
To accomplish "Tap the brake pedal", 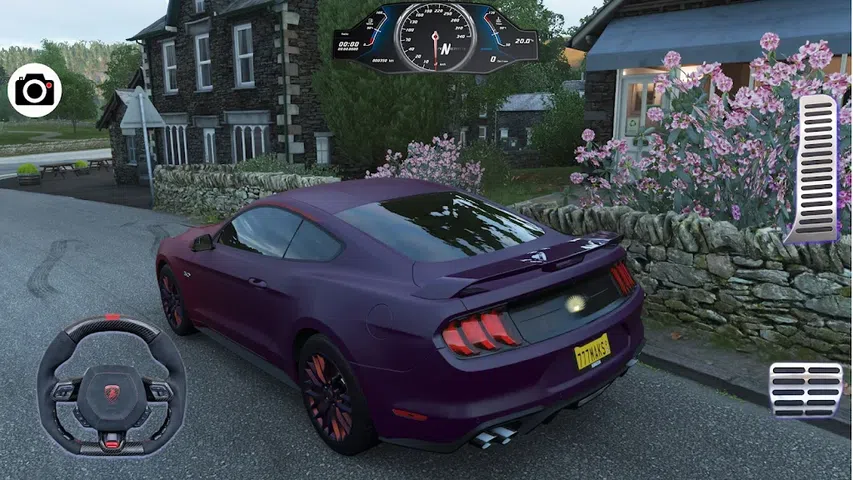I will click(805, 390).
